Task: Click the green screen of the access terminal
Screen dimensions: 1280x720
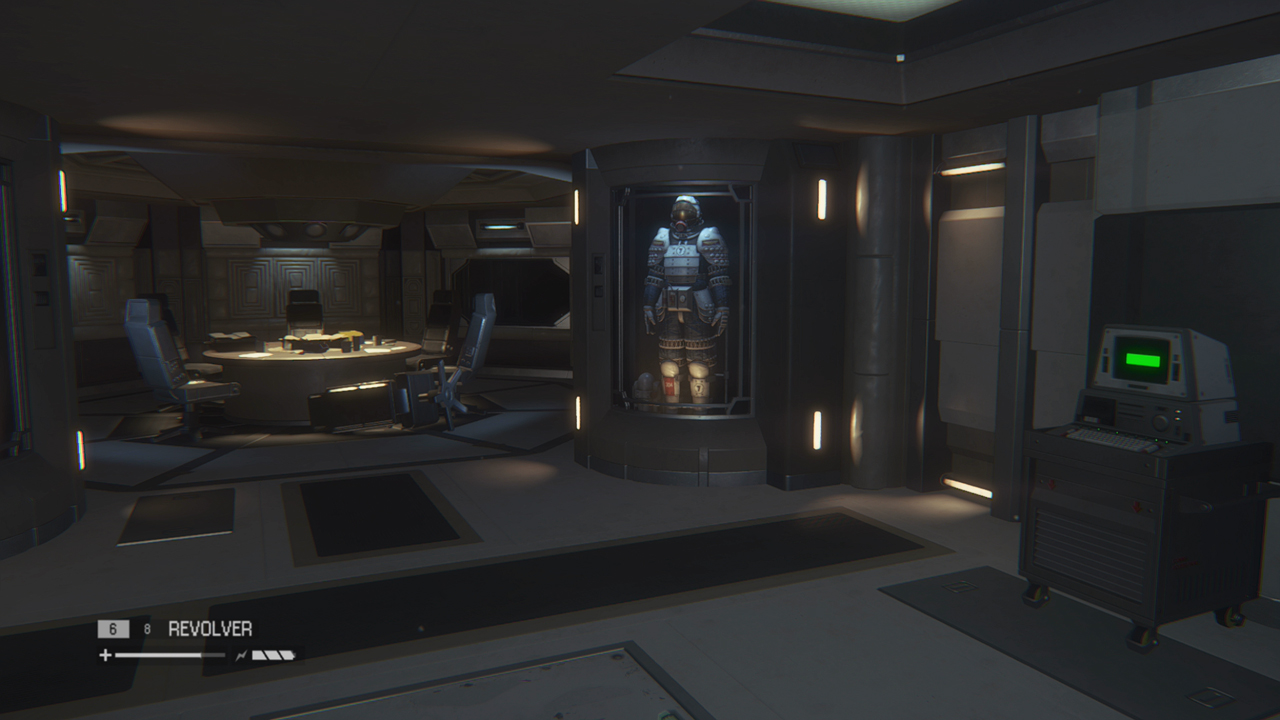Action: coord(1142,360)
